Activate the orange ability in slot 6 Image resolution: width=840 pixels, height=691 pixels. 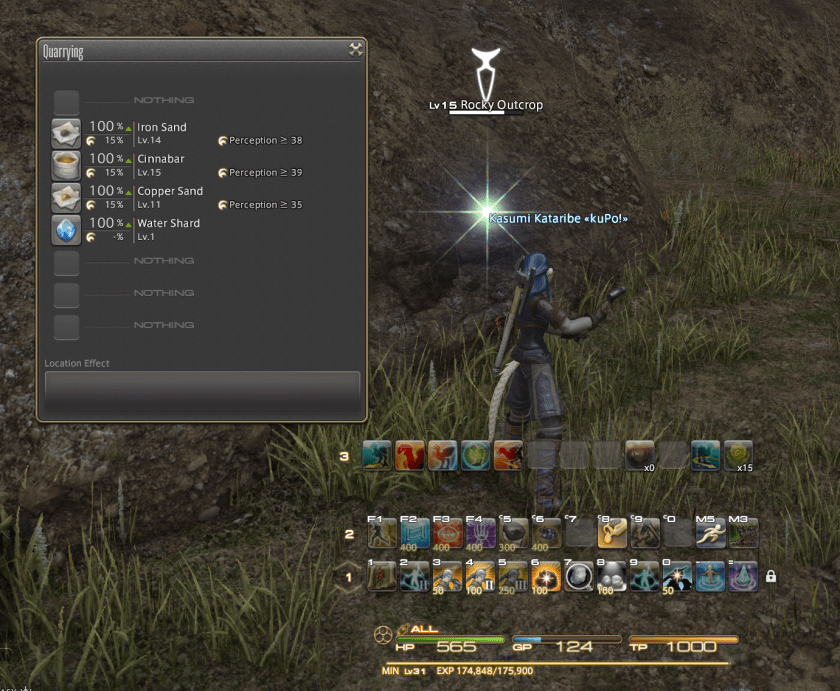coord(544,577)
